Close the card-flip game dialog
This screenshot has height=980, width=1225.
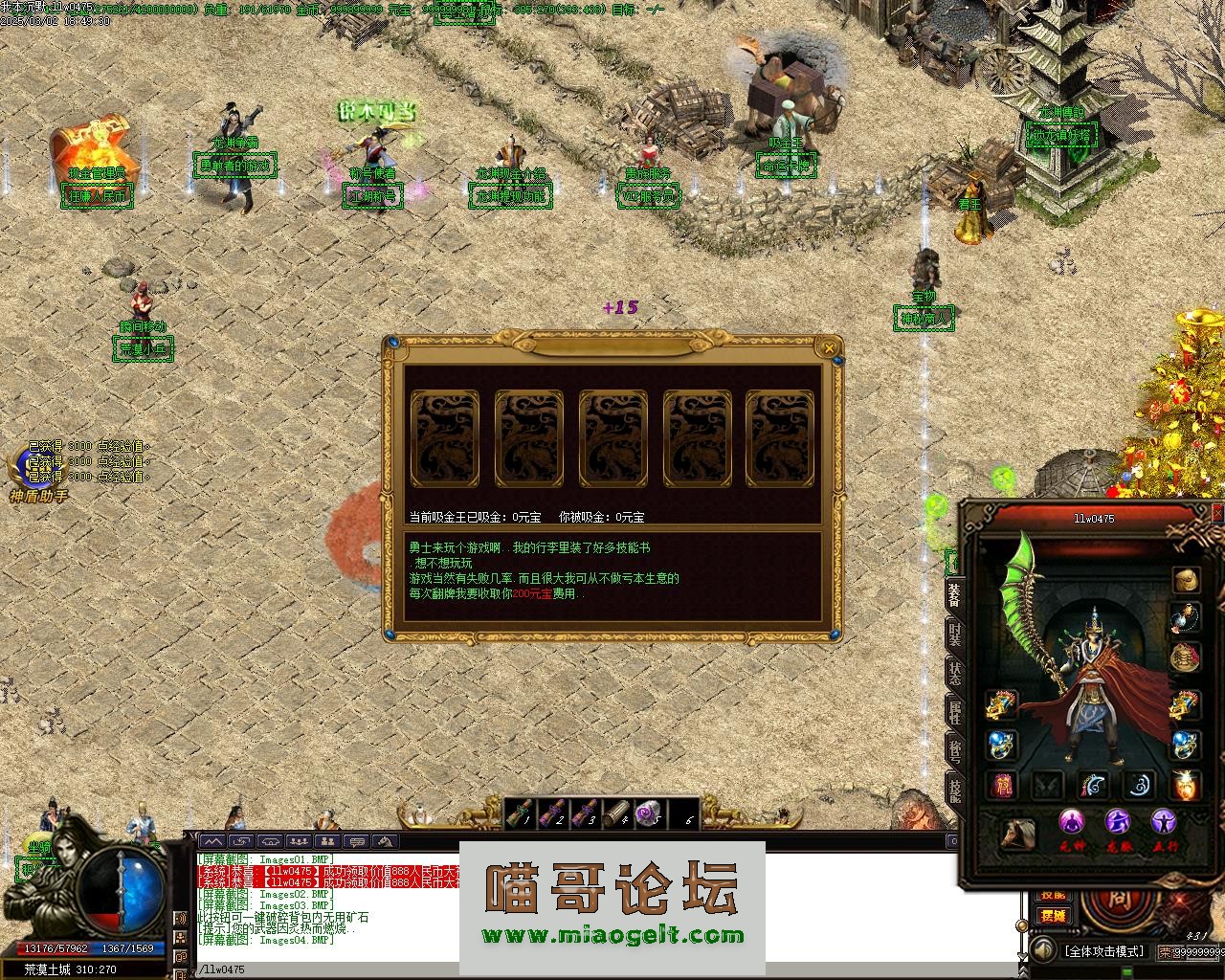tap(827, 346)
